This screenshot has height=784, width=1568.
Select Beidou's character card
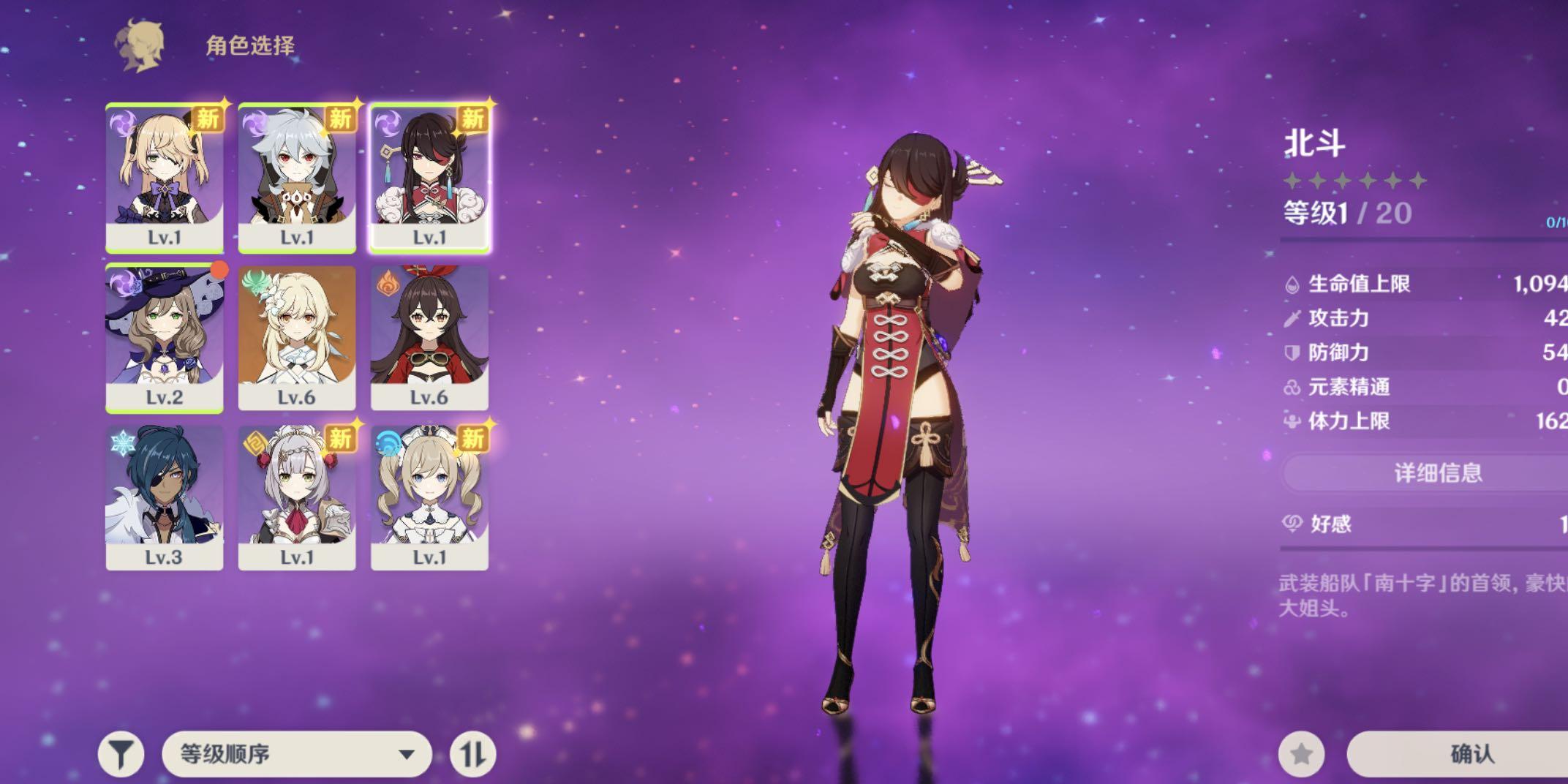click(x=429, y=178)
